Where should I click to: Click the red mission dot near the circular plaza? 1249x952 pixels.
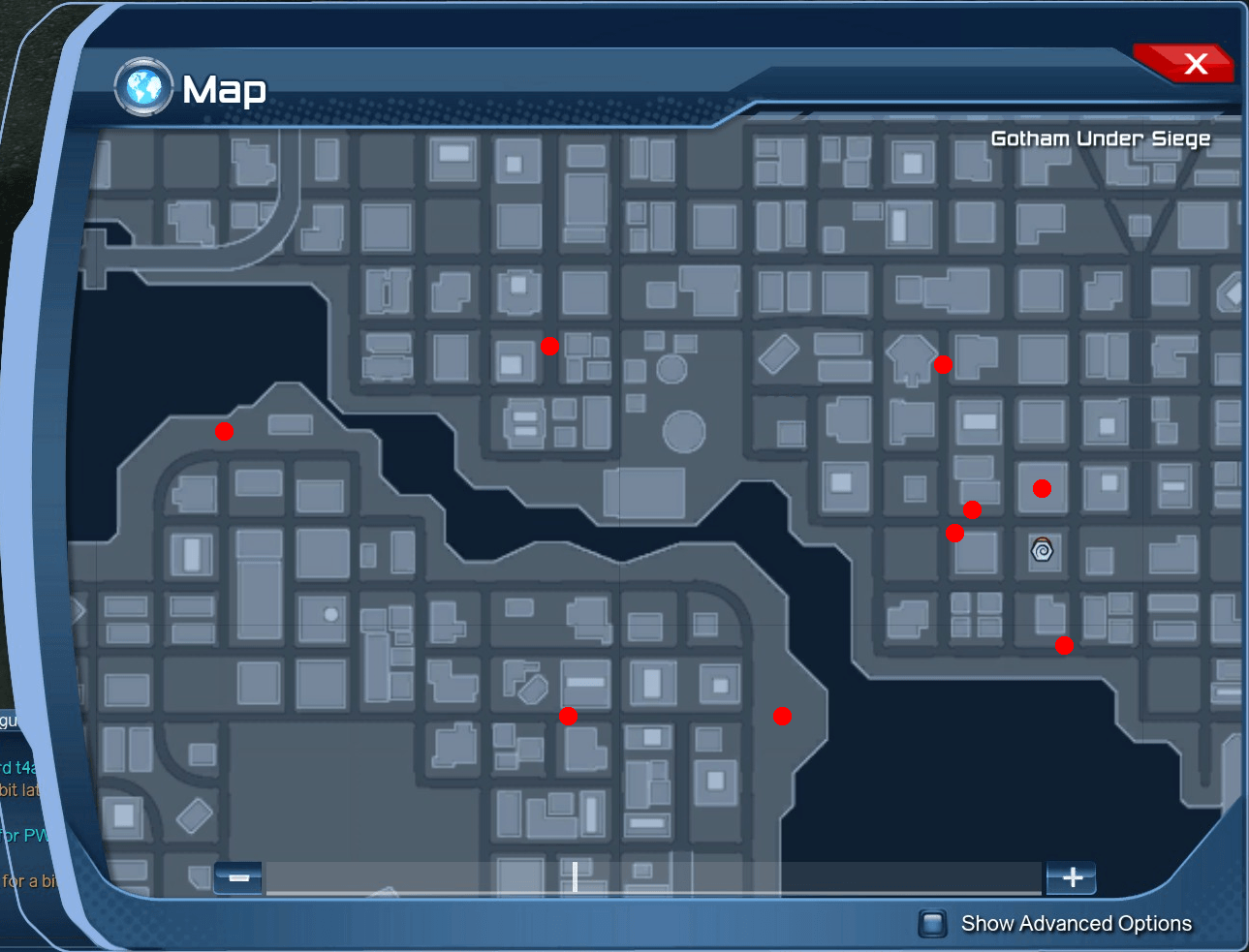click(549, 346)
